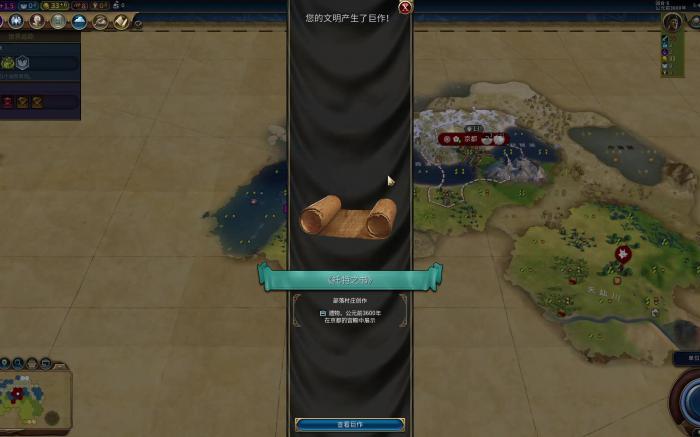Click the gold treasury counter in top bar
The height and width of the screenshot is (437, 700).
[55, 5]
